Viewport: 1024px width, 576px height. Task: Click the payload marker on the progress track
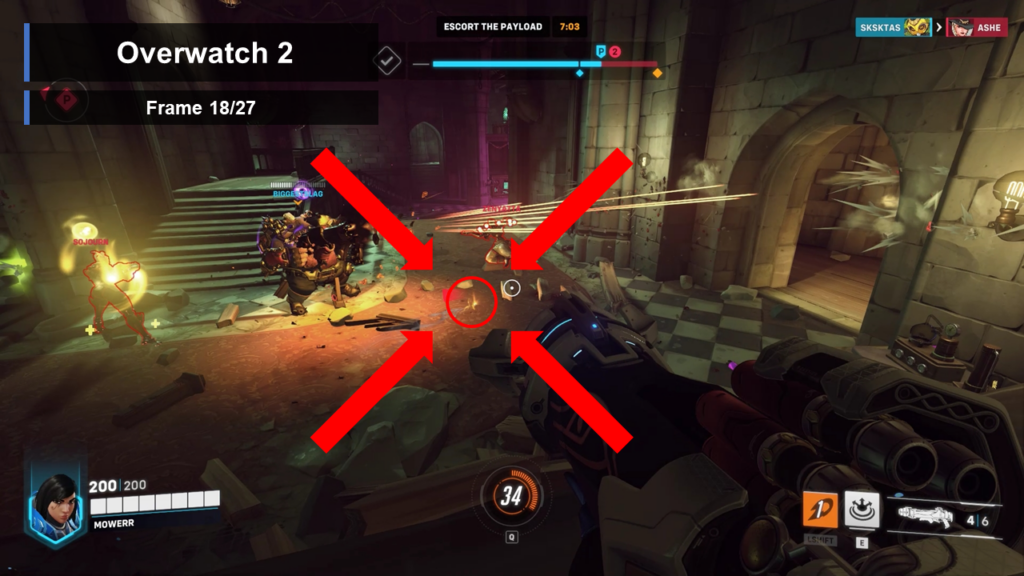[601, 51]
